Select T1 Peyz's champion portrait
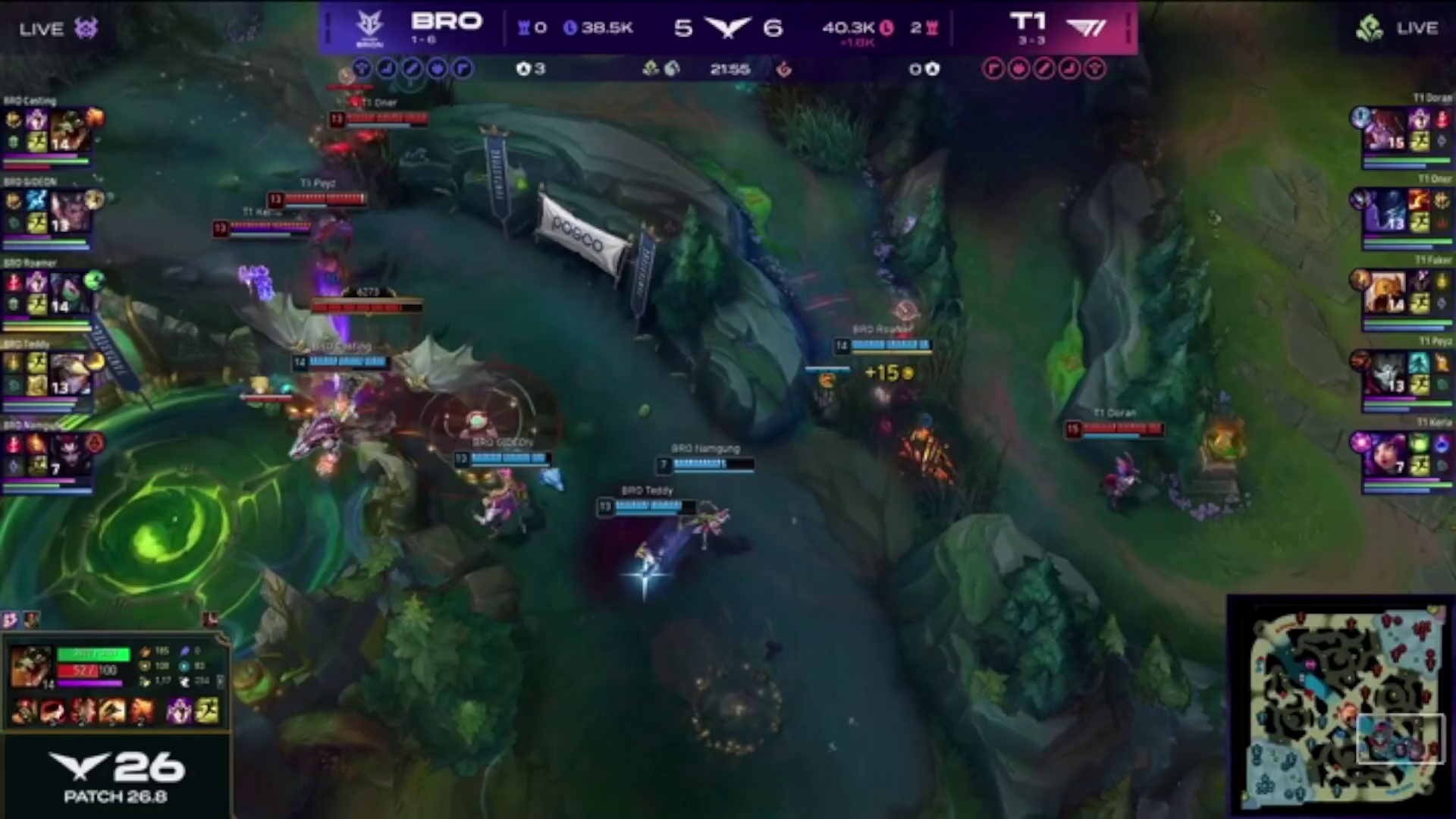 click(1385, 374)
